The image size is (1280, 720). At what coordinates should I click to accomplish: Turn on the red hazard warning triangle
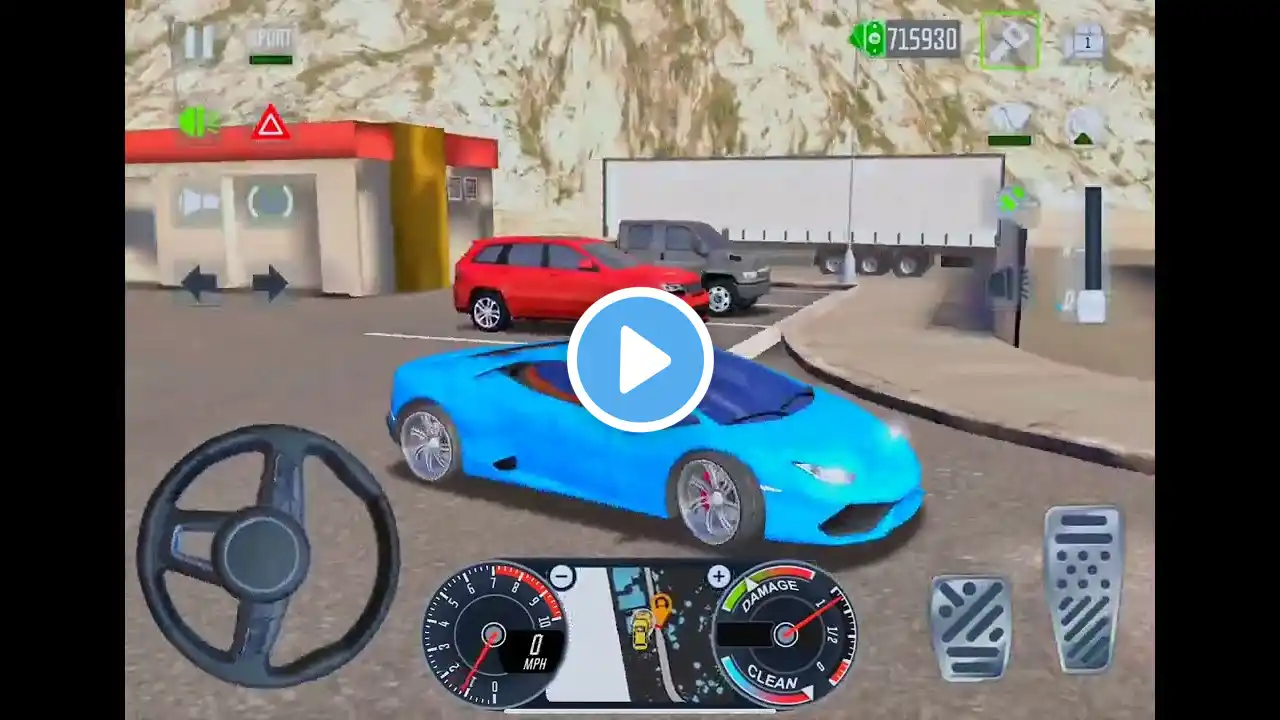270,123
